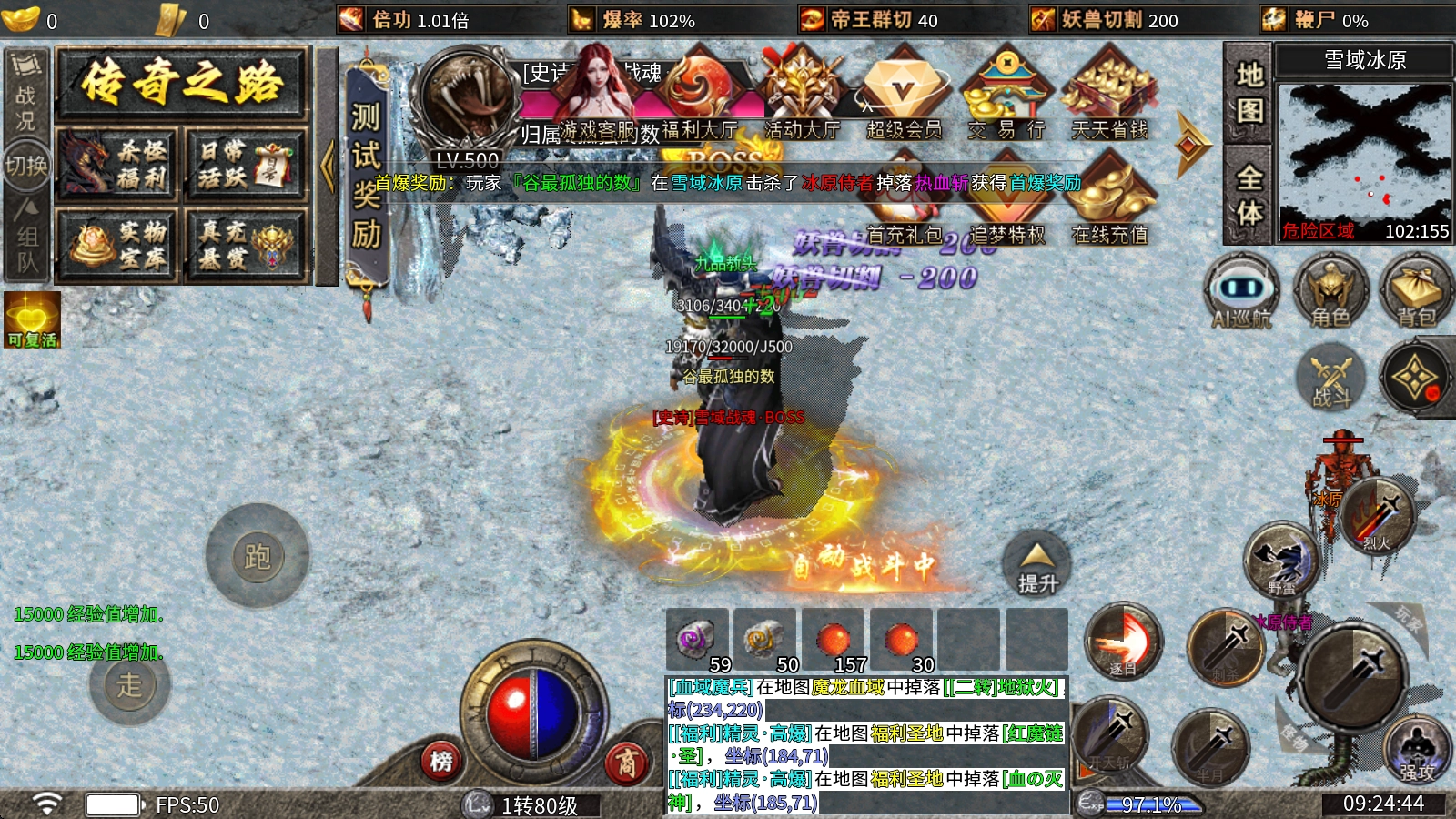Image resolution: width=1456 pixels, height=819 pixels.
Task: Toggle AI巡航 auto patrol
Action: point(1241,291)
